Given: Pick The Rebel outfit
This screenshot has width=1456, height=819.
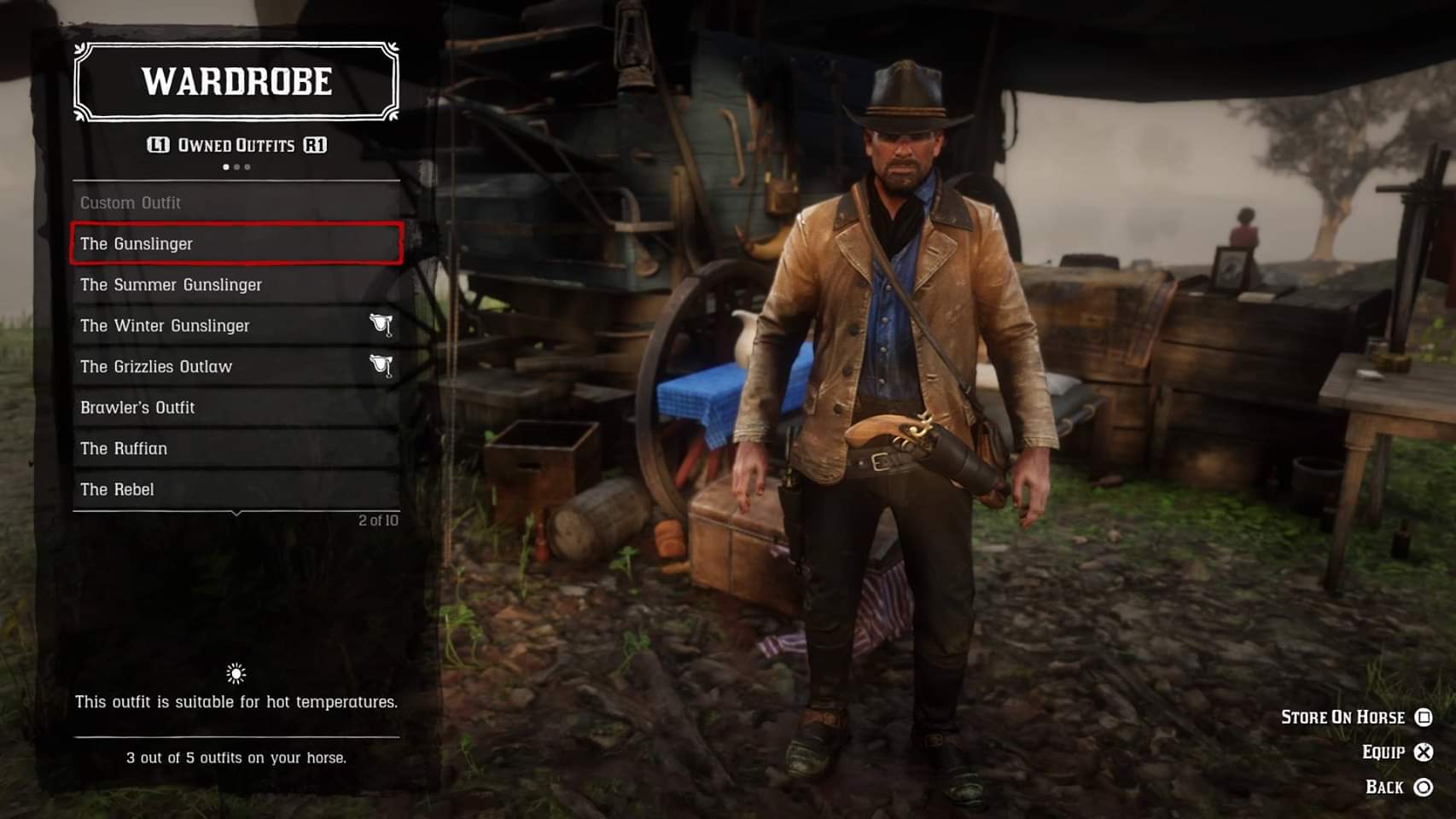Looking at the screenshot, I should coord(236,490).
